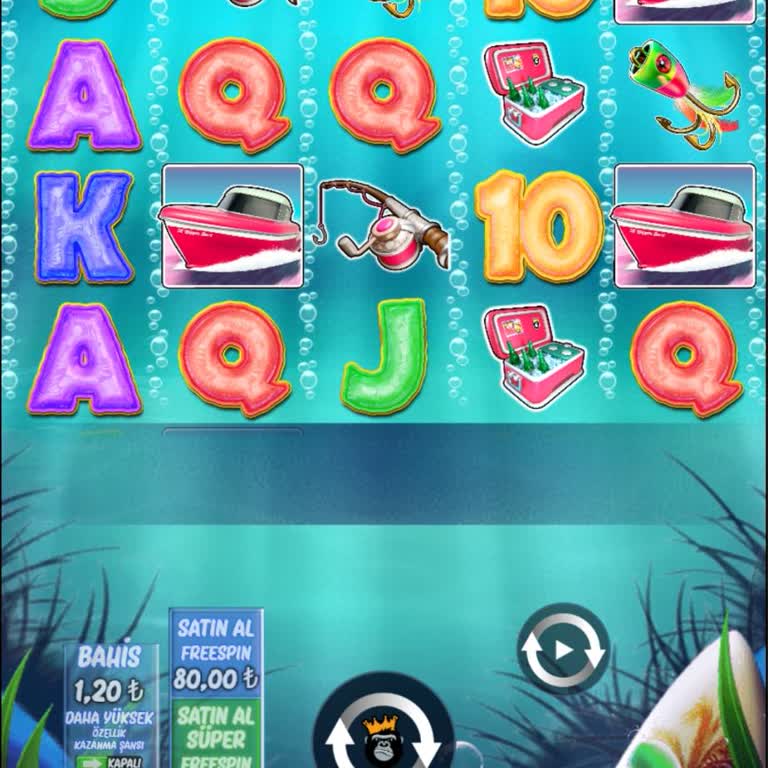The image size is (768, 768).
Task: Open the Bahis bet amount panel
Action: click(x=110, y=676)
